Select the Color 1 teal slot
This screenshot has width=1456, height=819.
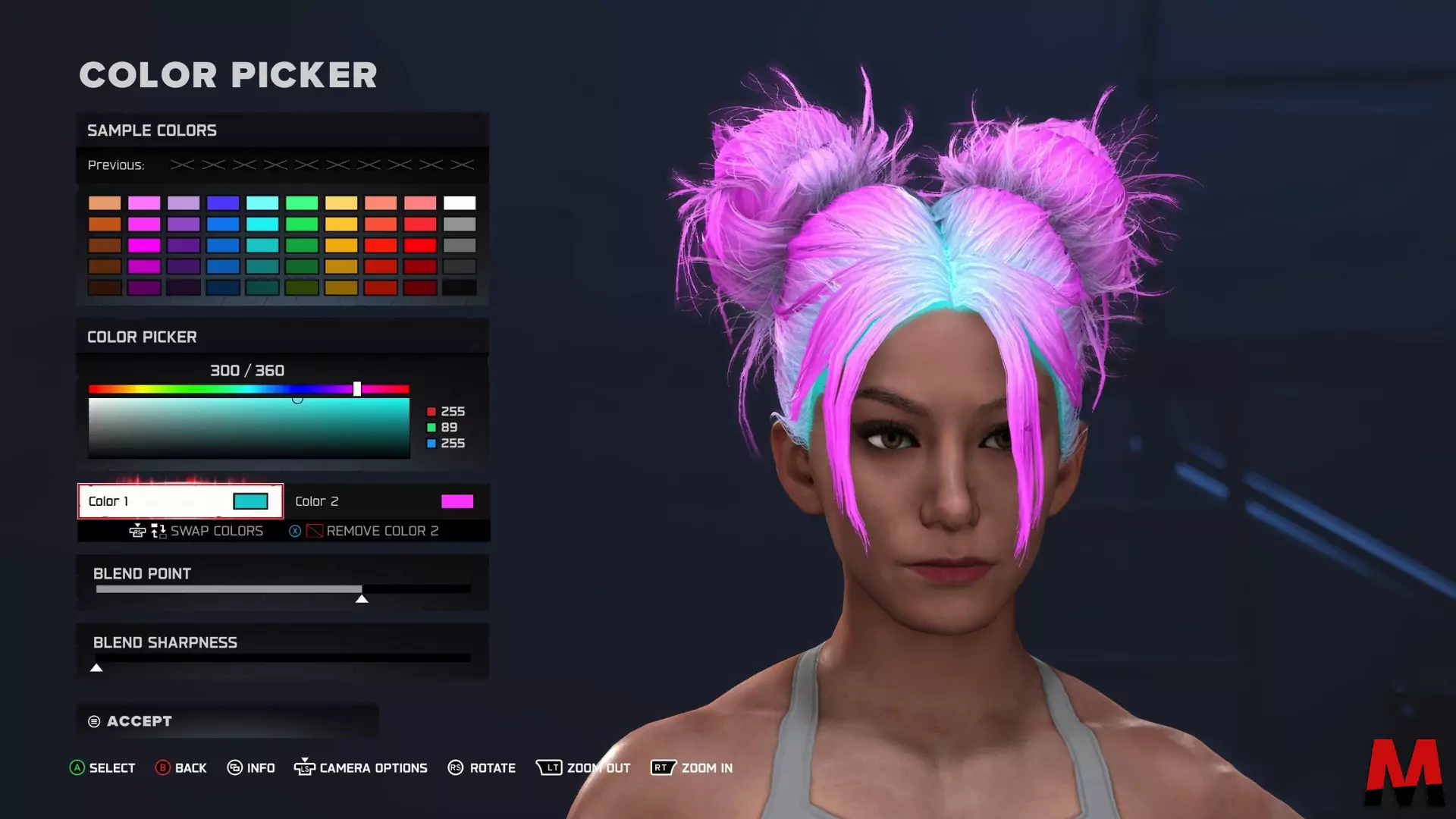click(180, 501)
